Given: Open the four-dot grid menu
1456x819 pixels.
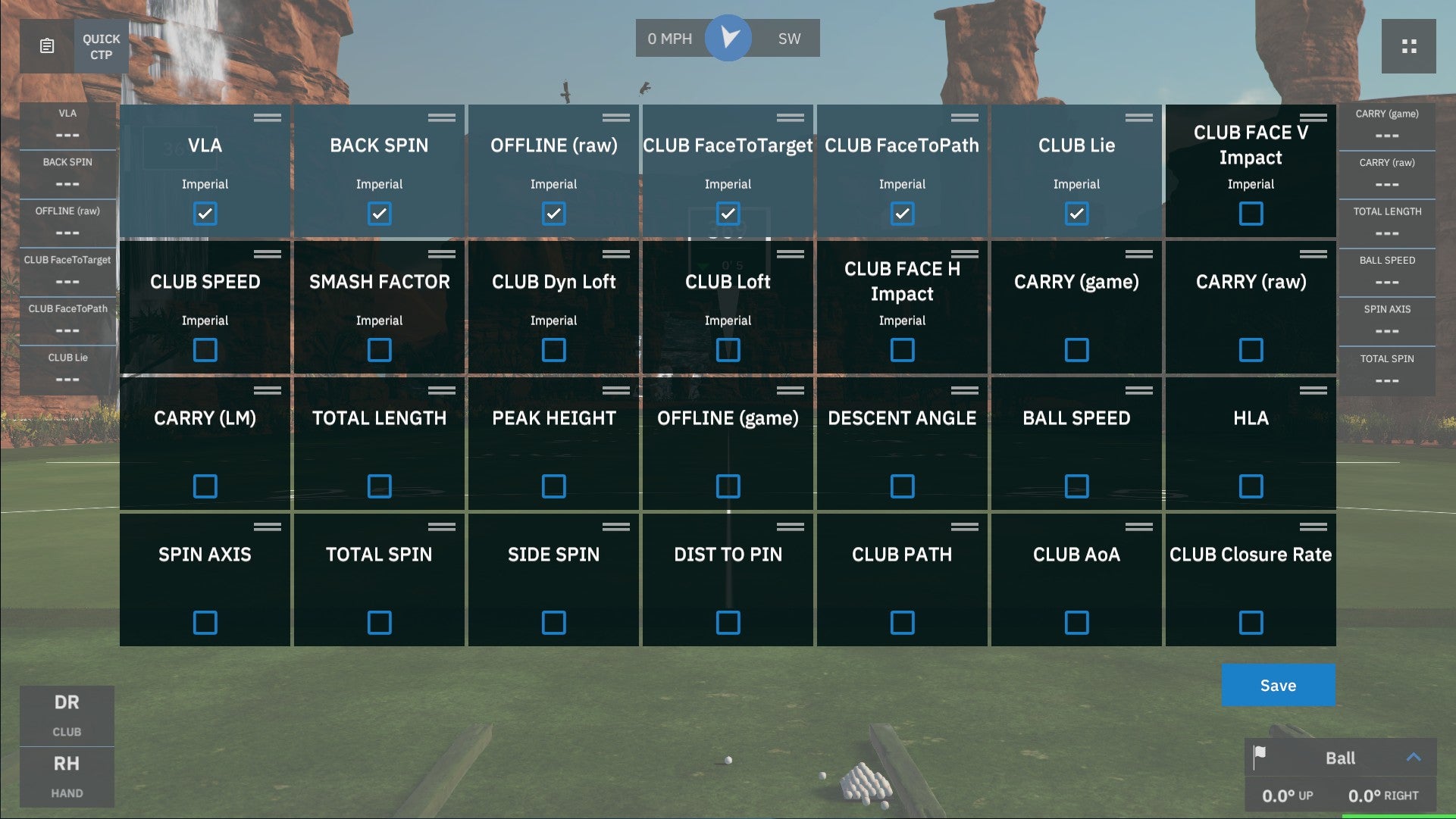Looking at the screenshot, I should (x=1408, y=47).
